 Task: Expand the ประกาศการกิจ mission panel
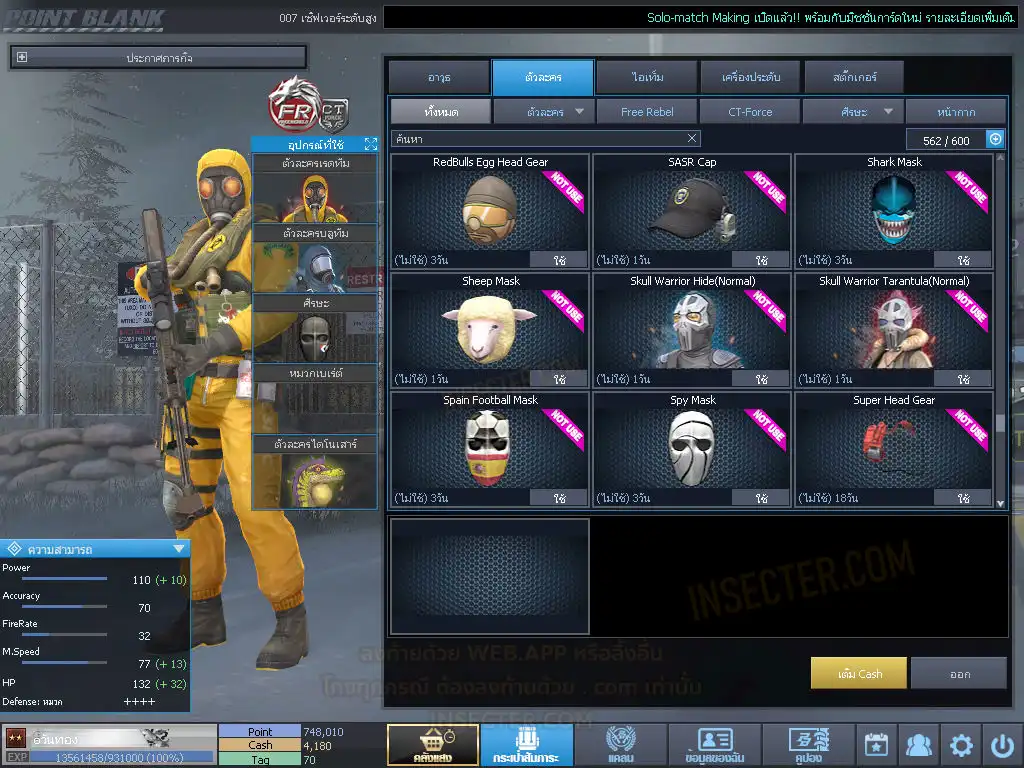[22, 58]
